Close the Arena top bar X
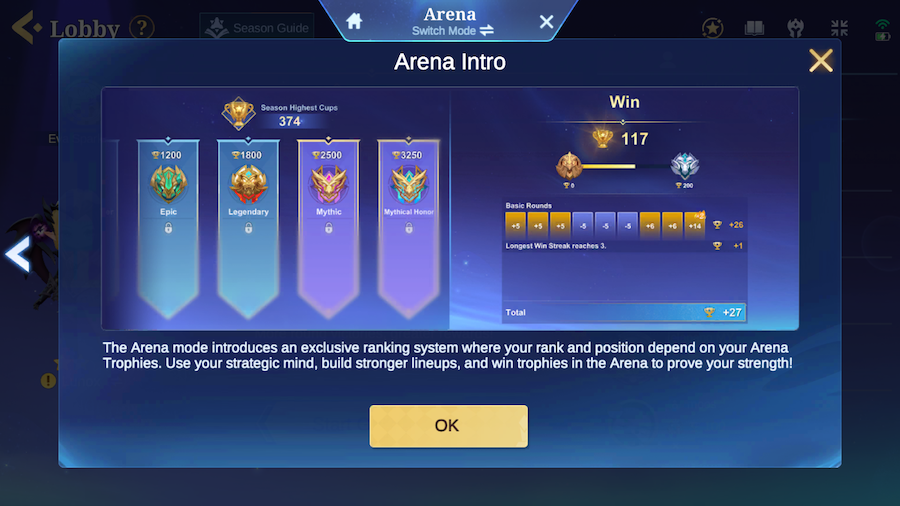Screen dimensions: 900x506 point(546,21)
